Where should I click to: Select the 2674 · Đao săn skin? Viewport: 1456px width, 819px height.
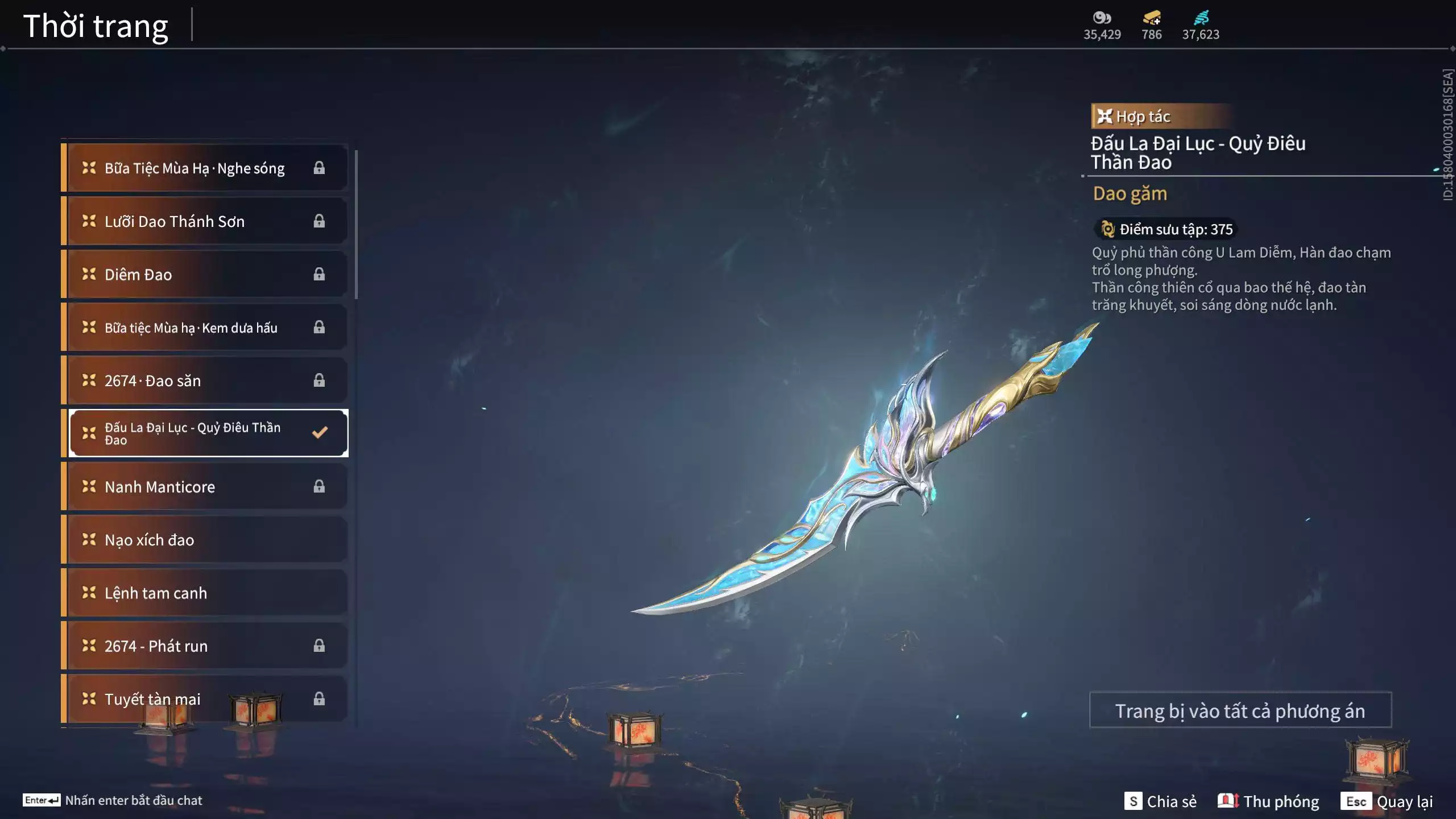coord(205,380)
